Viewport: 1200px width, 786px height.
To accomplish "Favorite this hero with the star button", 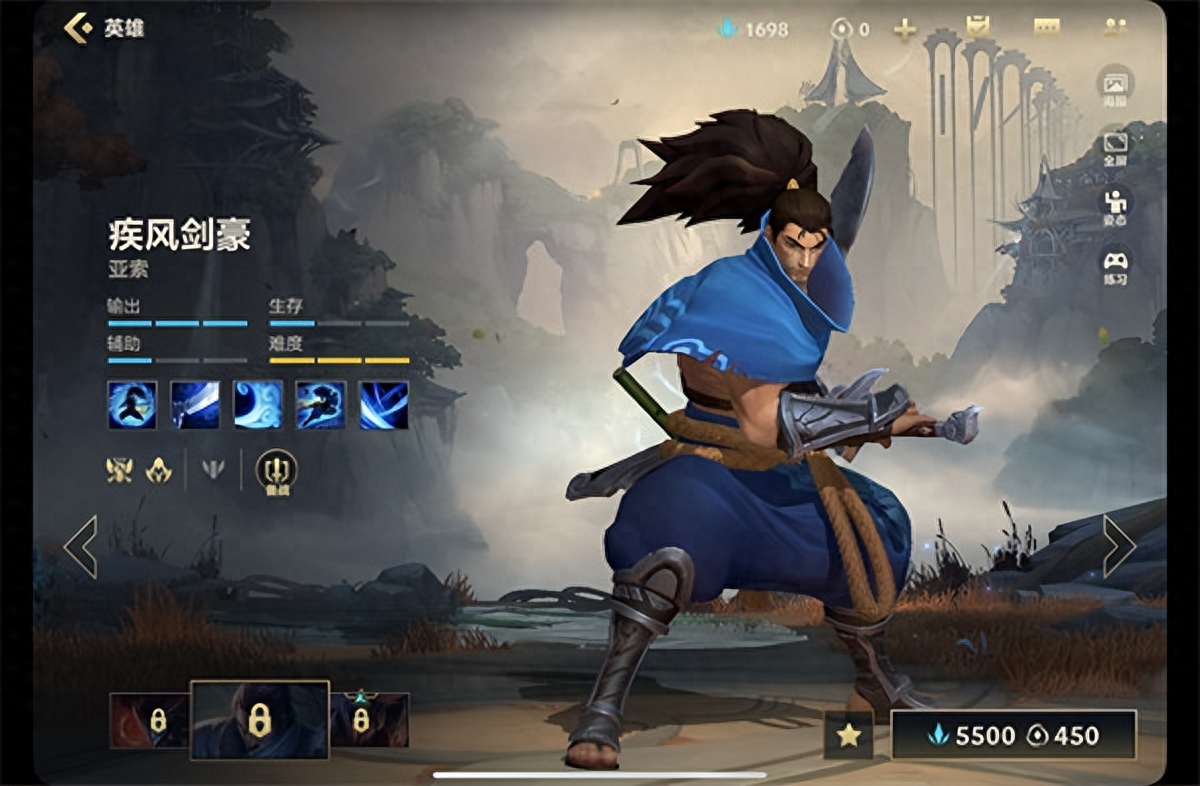I will coord(849,736).
